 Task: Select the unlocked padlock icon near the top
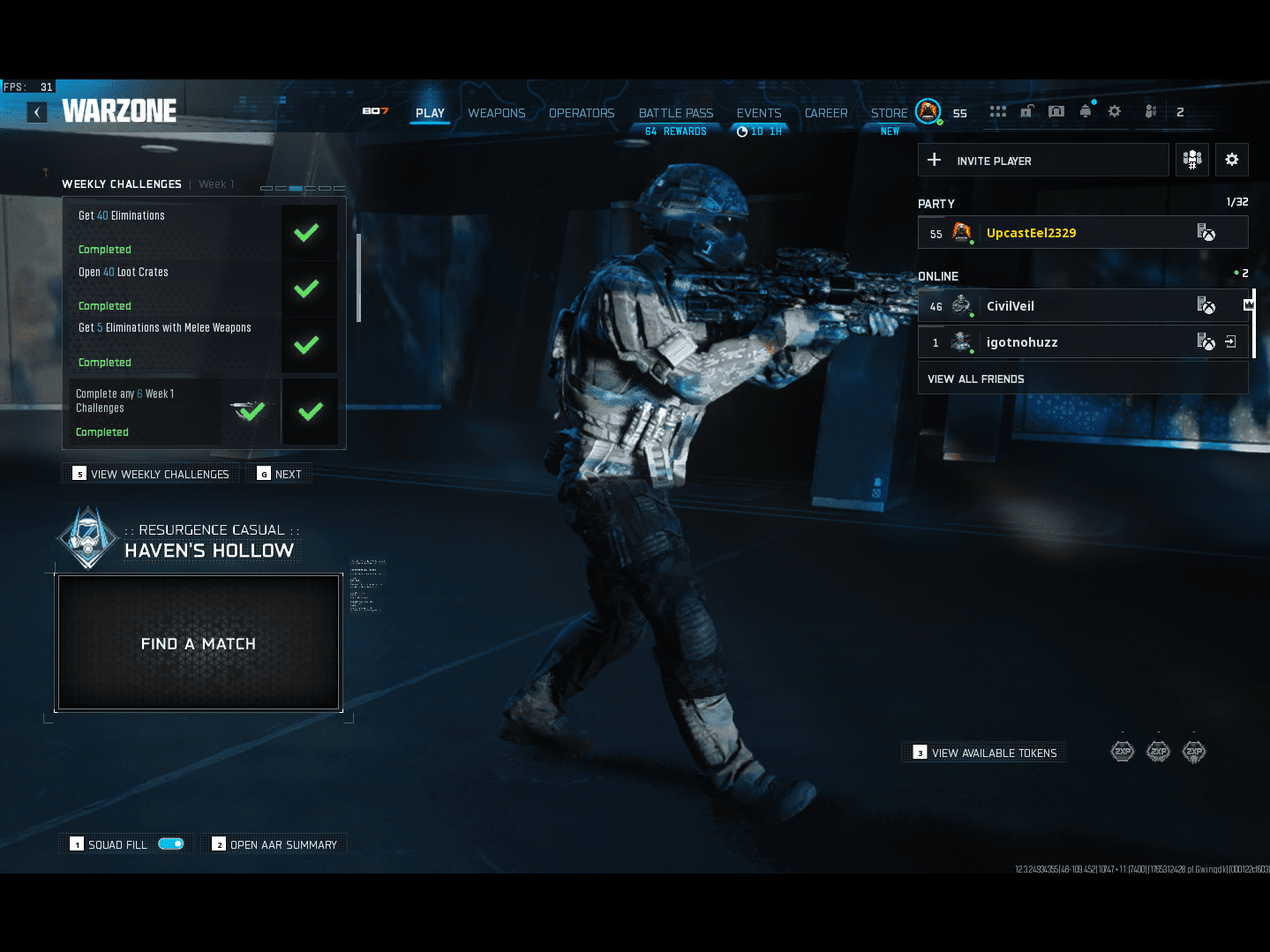(x=1026, y=111)
